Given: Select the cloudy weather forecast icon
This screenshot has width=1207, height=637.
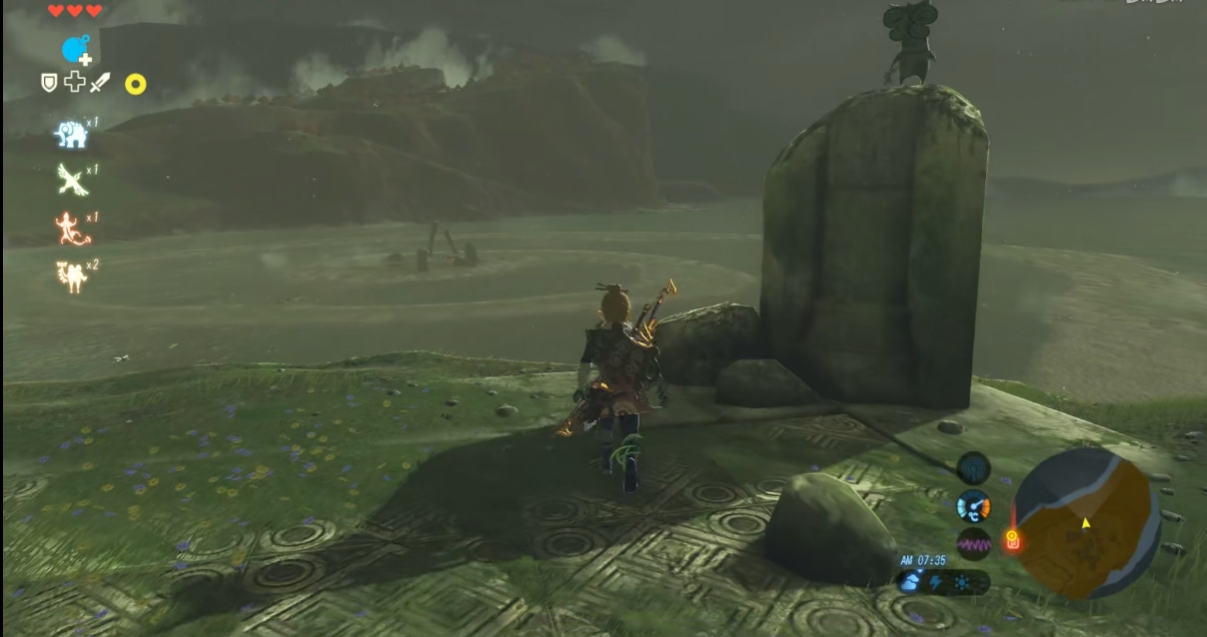Looking at the screenshot, I should [910, 583].
